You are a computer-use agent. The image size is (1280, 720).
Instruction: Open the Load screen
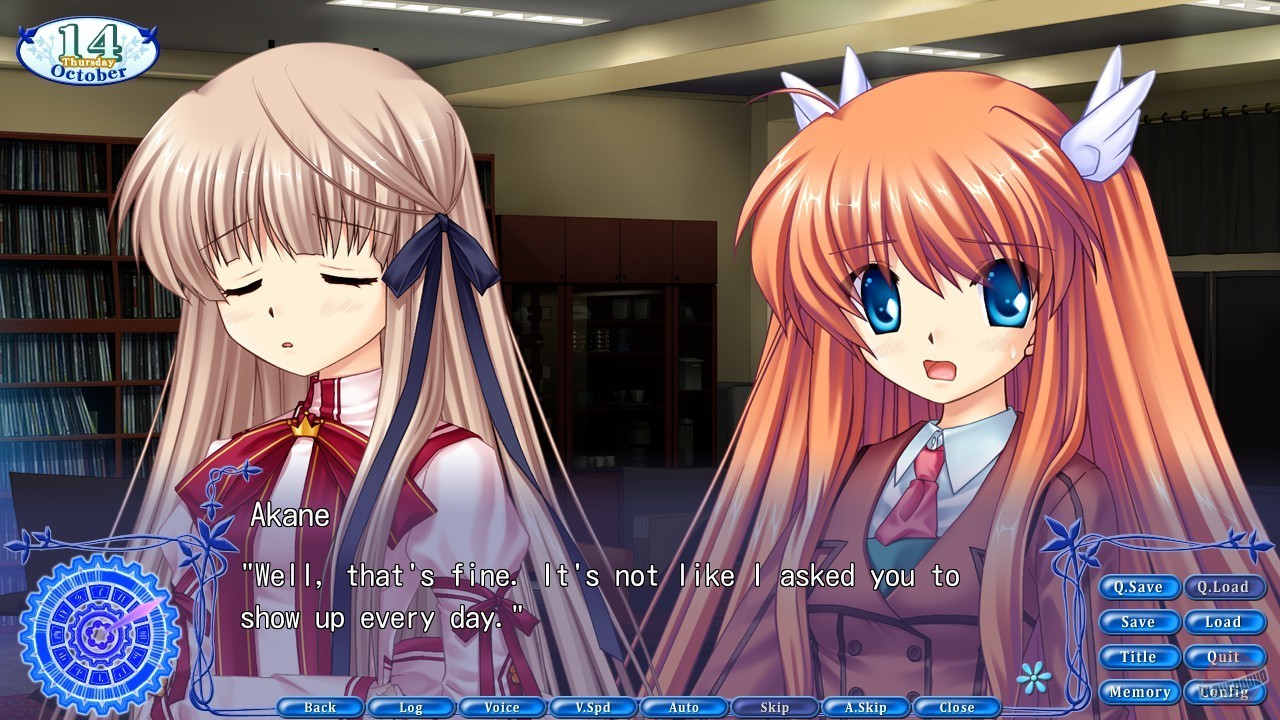1225,622
